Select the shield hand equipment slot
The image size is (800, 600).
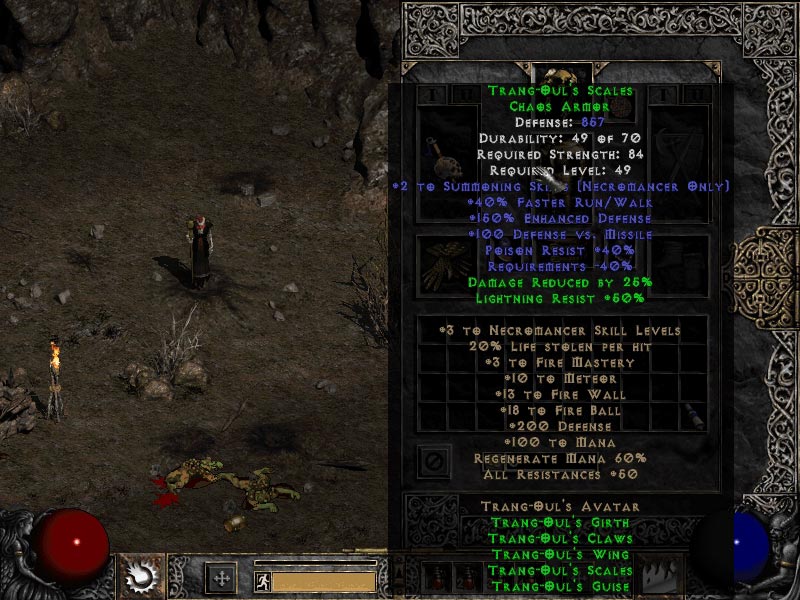pyautogui.click(x=680, y=150)
